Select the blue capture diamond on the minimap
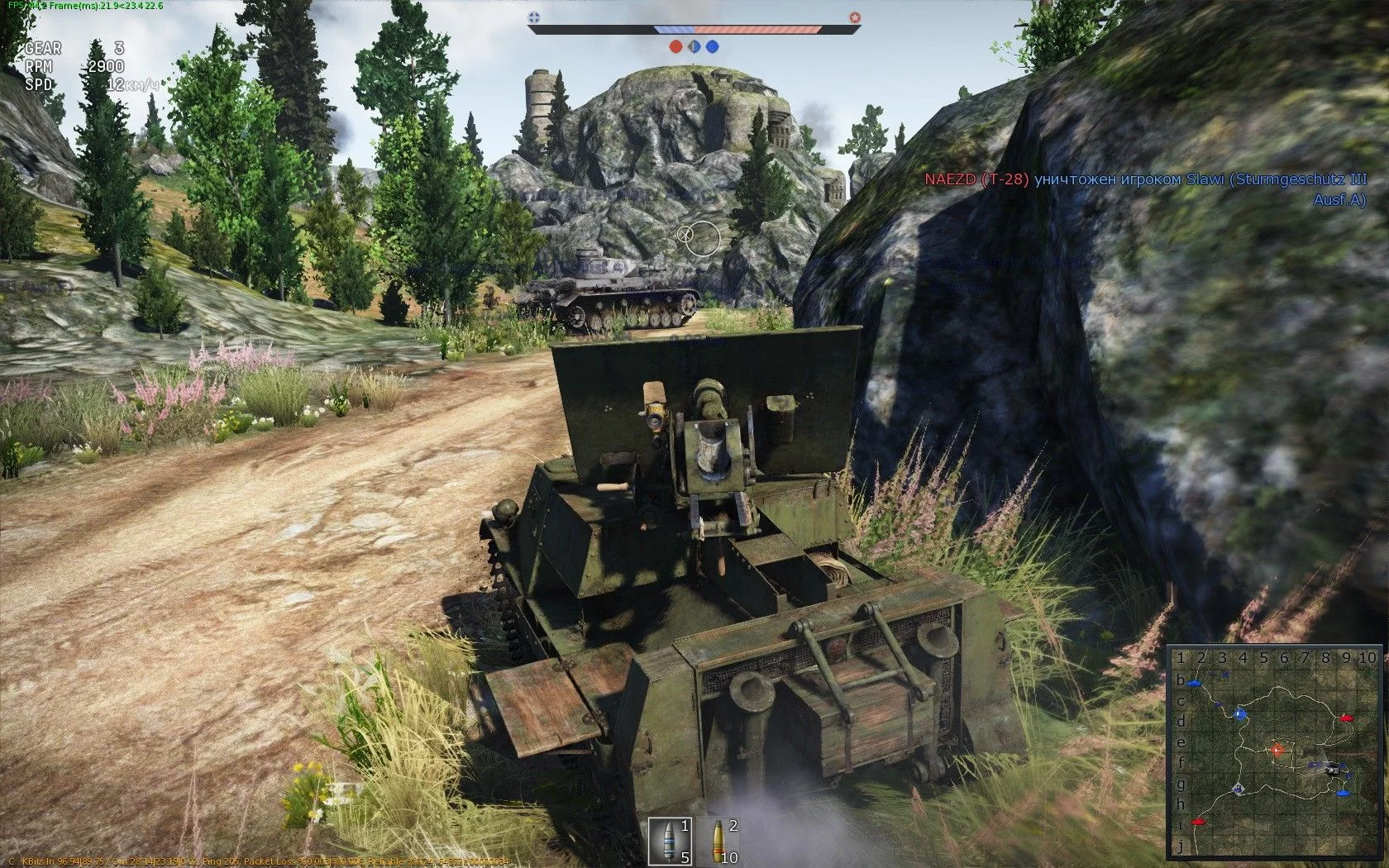 (x=1239, y=713)
